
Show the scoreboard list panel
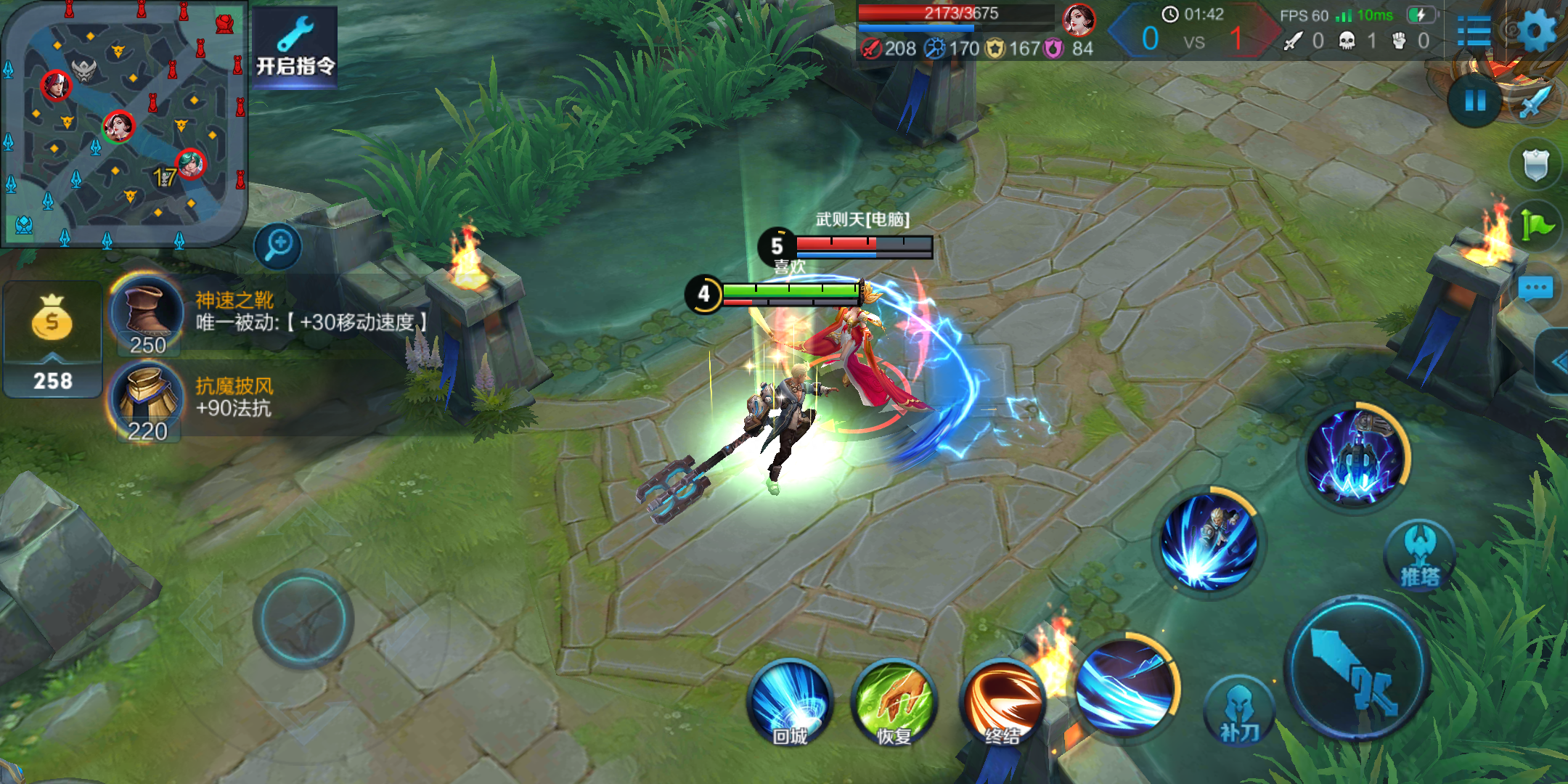coord(1474,30)
